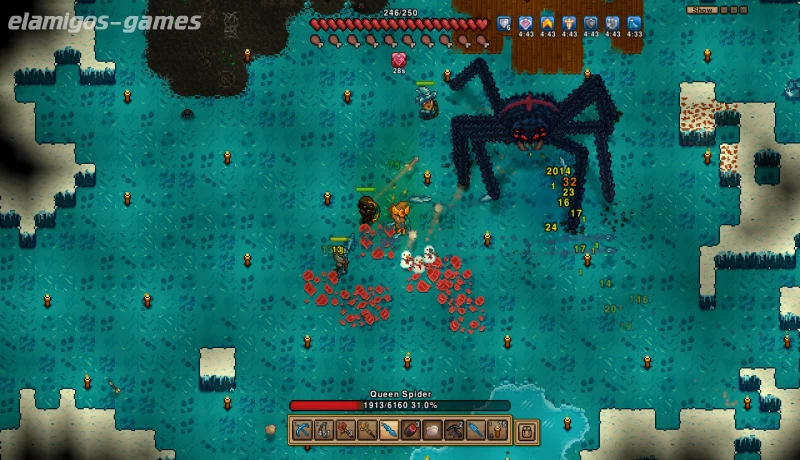The width and height of the screenshot is (800, 460).
Task: Open the backpack inventory button
Action: [526, 431]
